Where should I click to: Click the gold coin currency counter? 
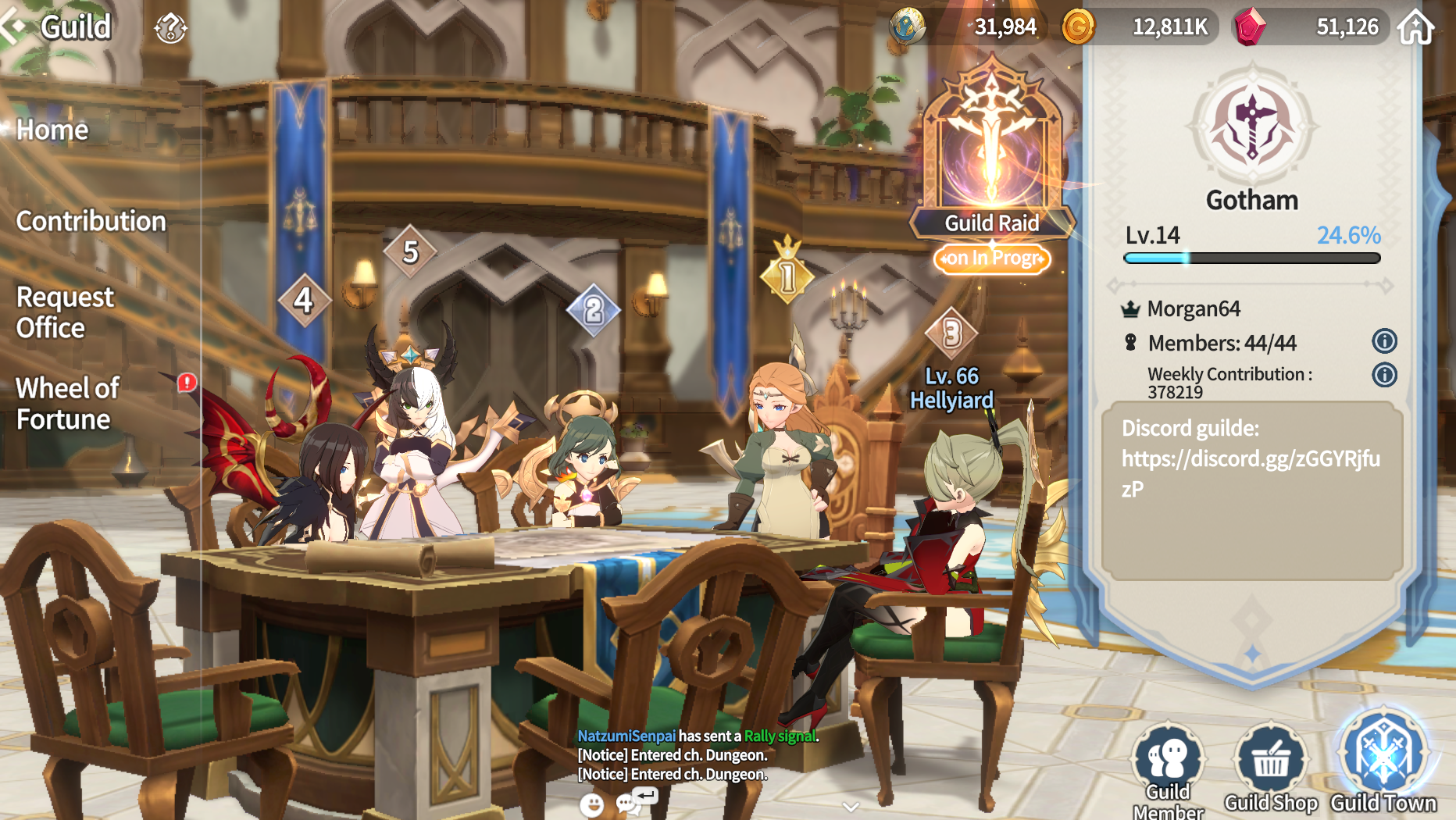(1140, 27)
